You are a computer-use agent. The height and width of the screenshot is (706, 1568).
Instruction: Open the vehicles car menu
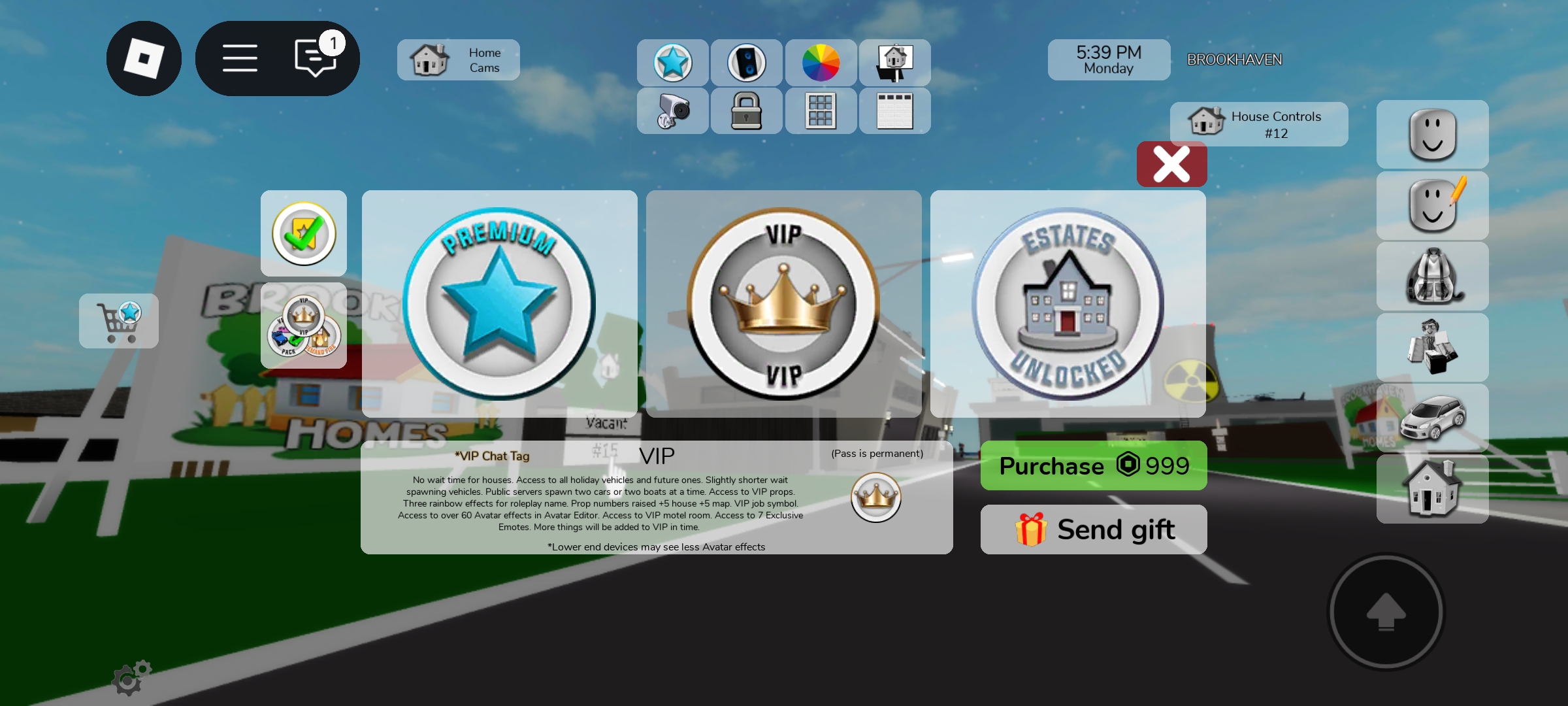pos(1432,418)
